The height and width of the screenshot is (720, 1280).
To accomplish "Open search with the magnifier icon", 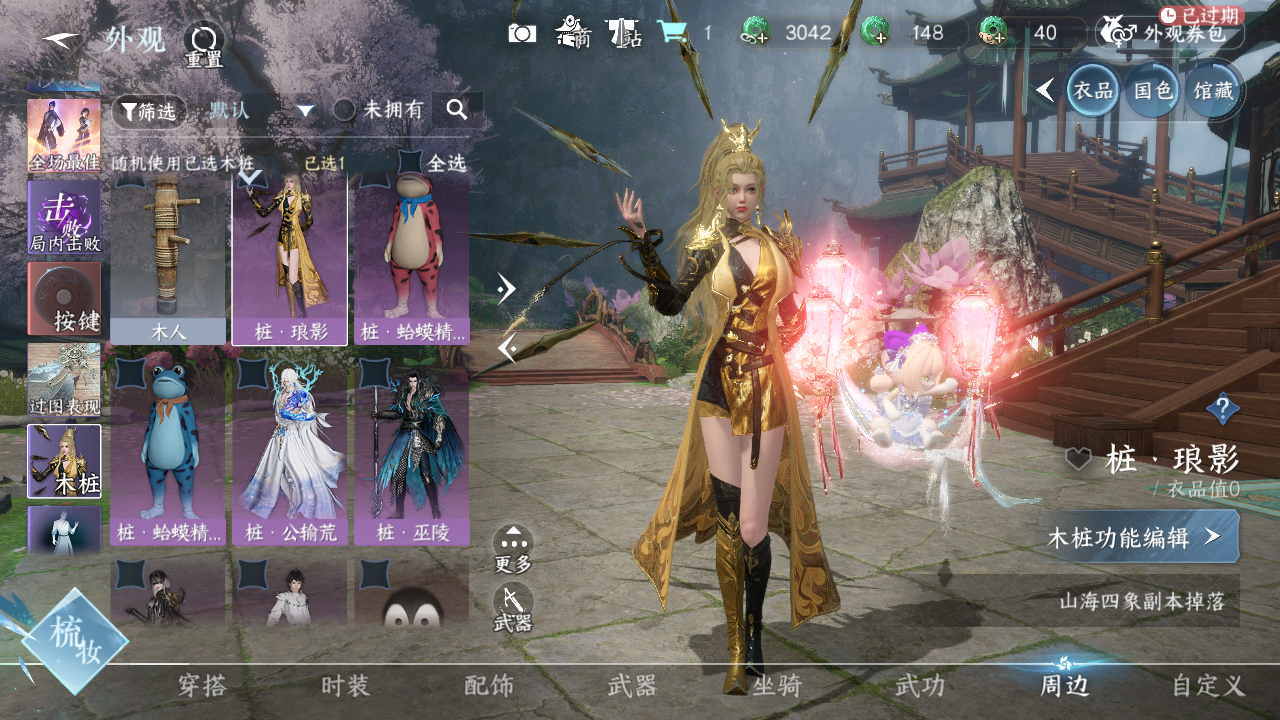I will 457,110.
